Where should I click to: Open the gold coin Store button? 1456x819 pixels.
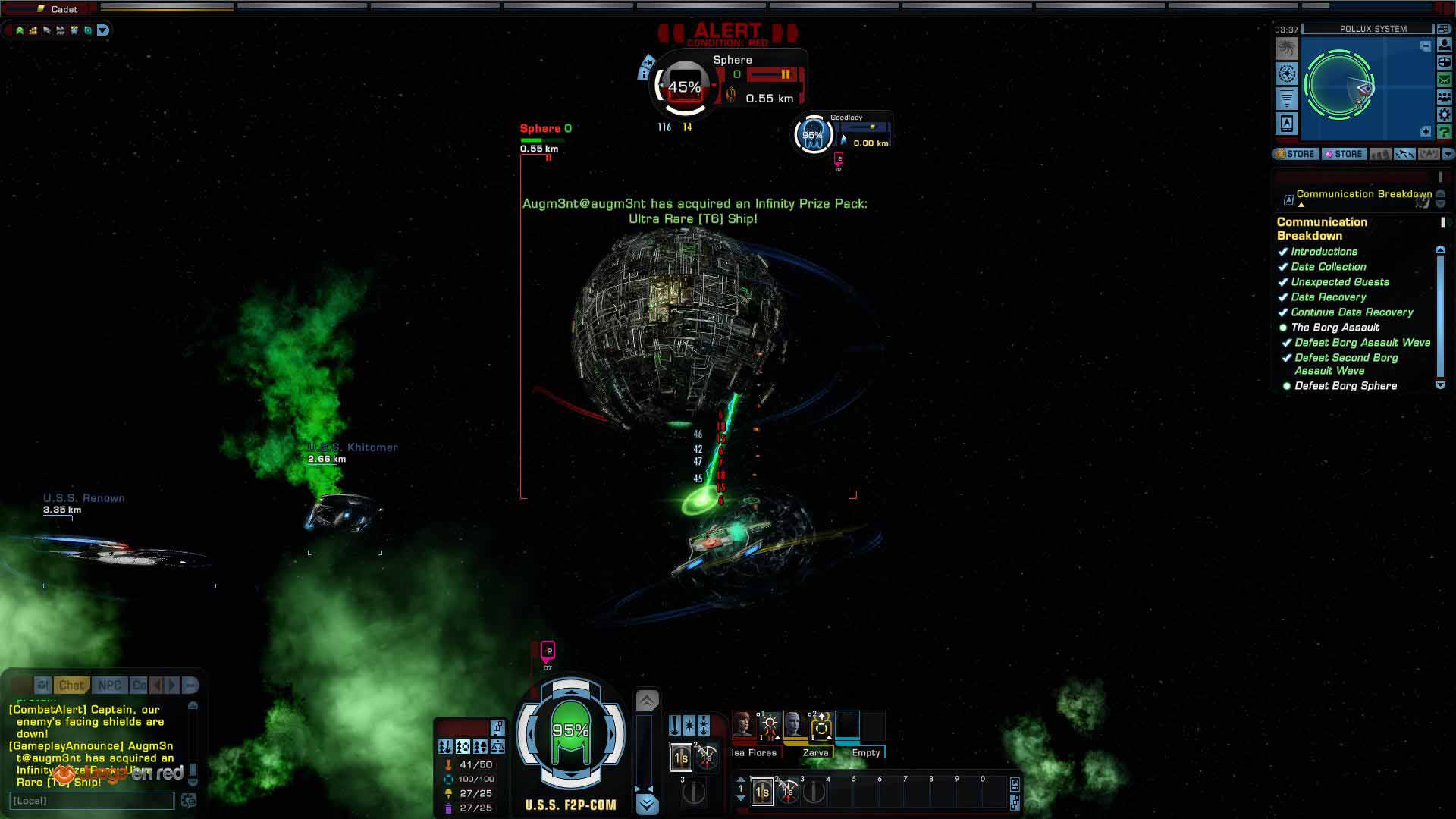tap(1296, 154)
